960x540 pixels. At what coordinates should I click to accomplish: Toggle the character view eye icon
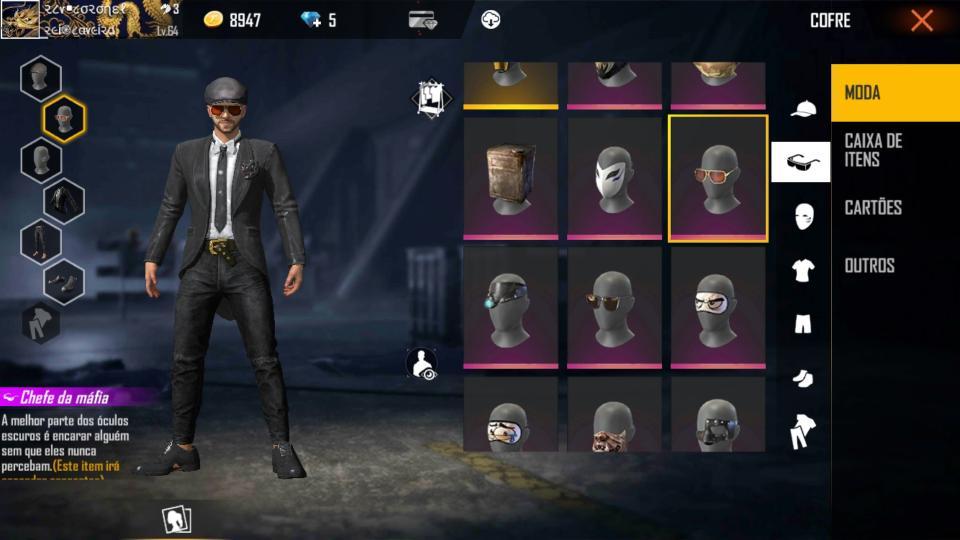pos(423,364)
